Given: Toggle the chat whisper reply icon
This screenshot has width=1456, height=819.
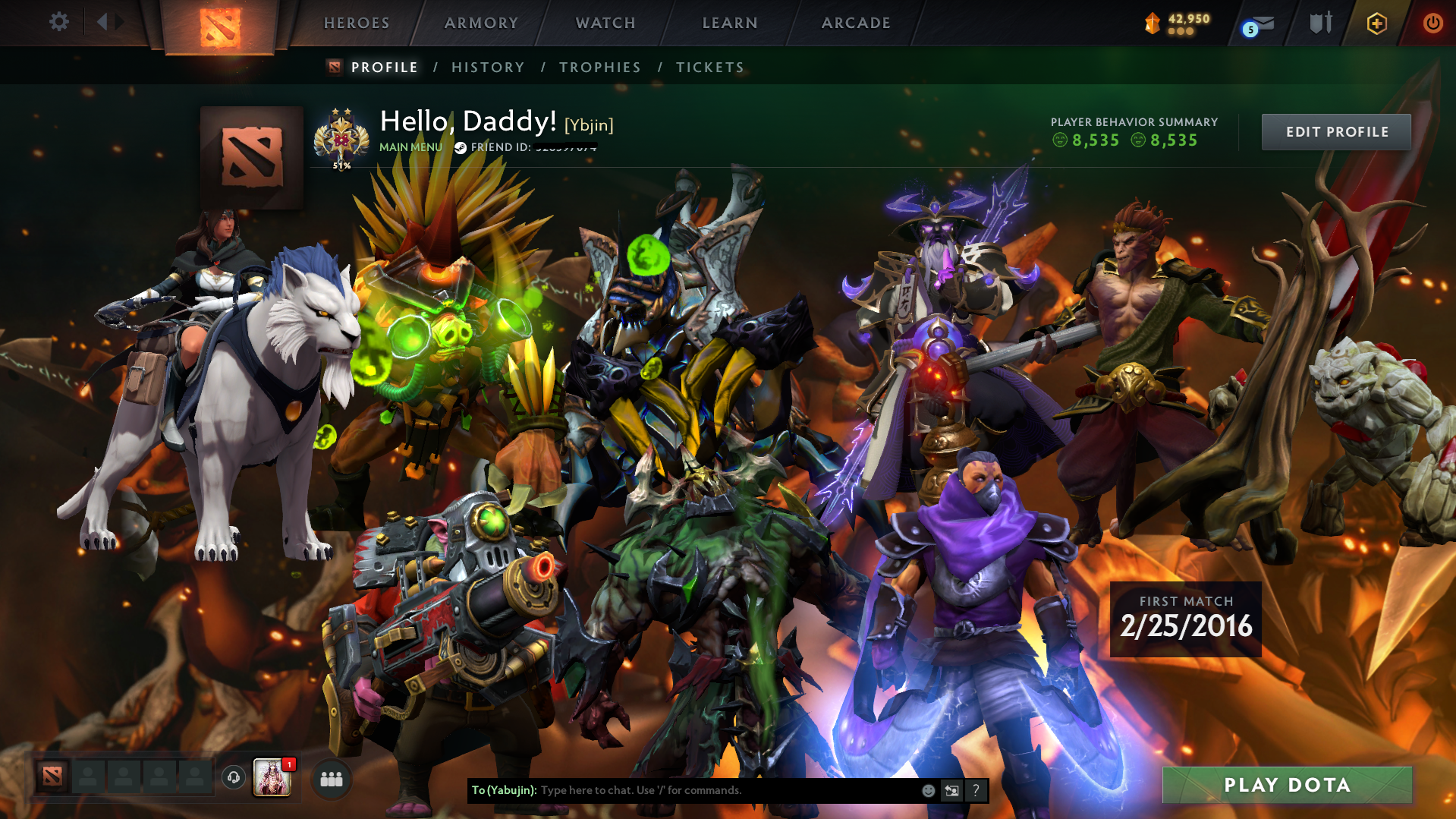Looking at the screenshot, I should 952,790.
